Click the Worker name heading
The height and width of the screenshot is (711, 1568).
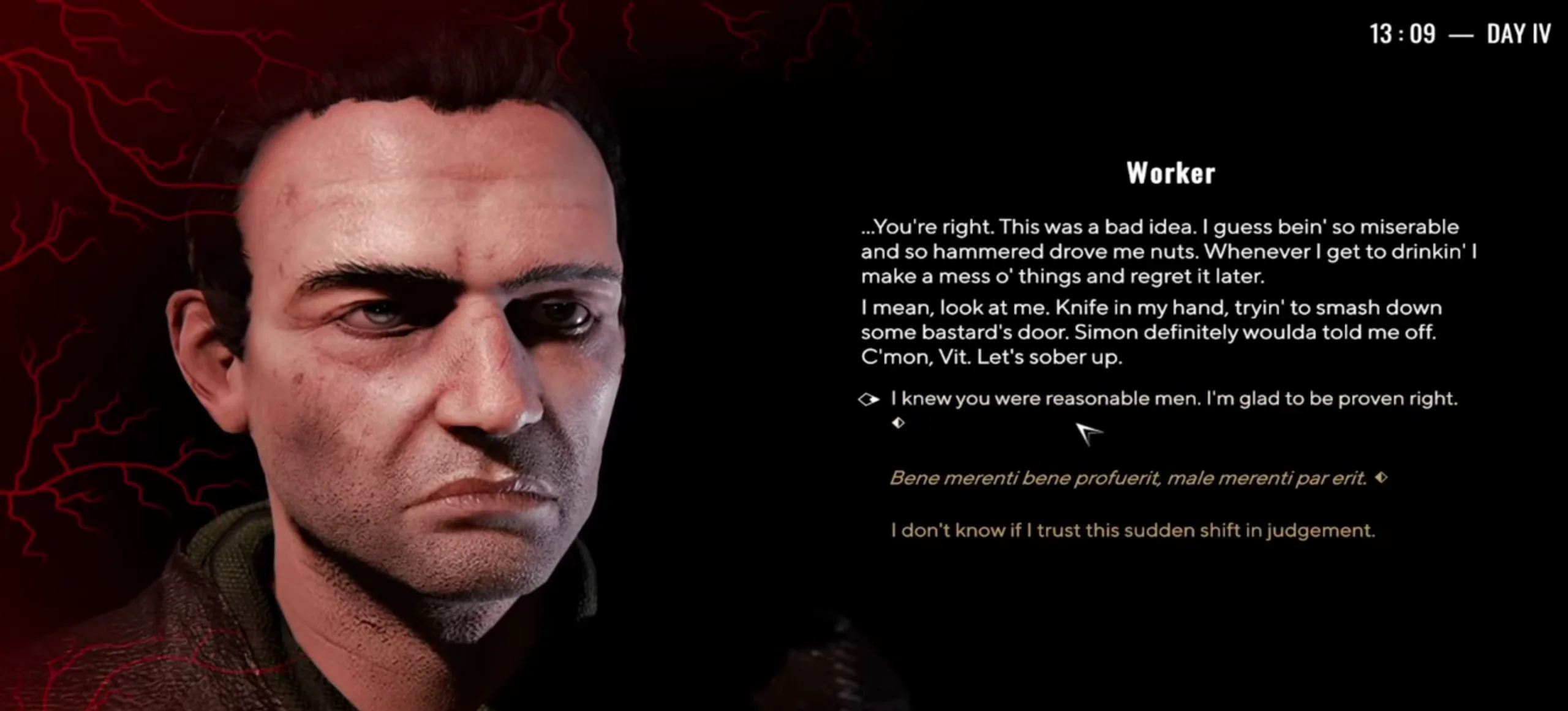click(1170, 174)
